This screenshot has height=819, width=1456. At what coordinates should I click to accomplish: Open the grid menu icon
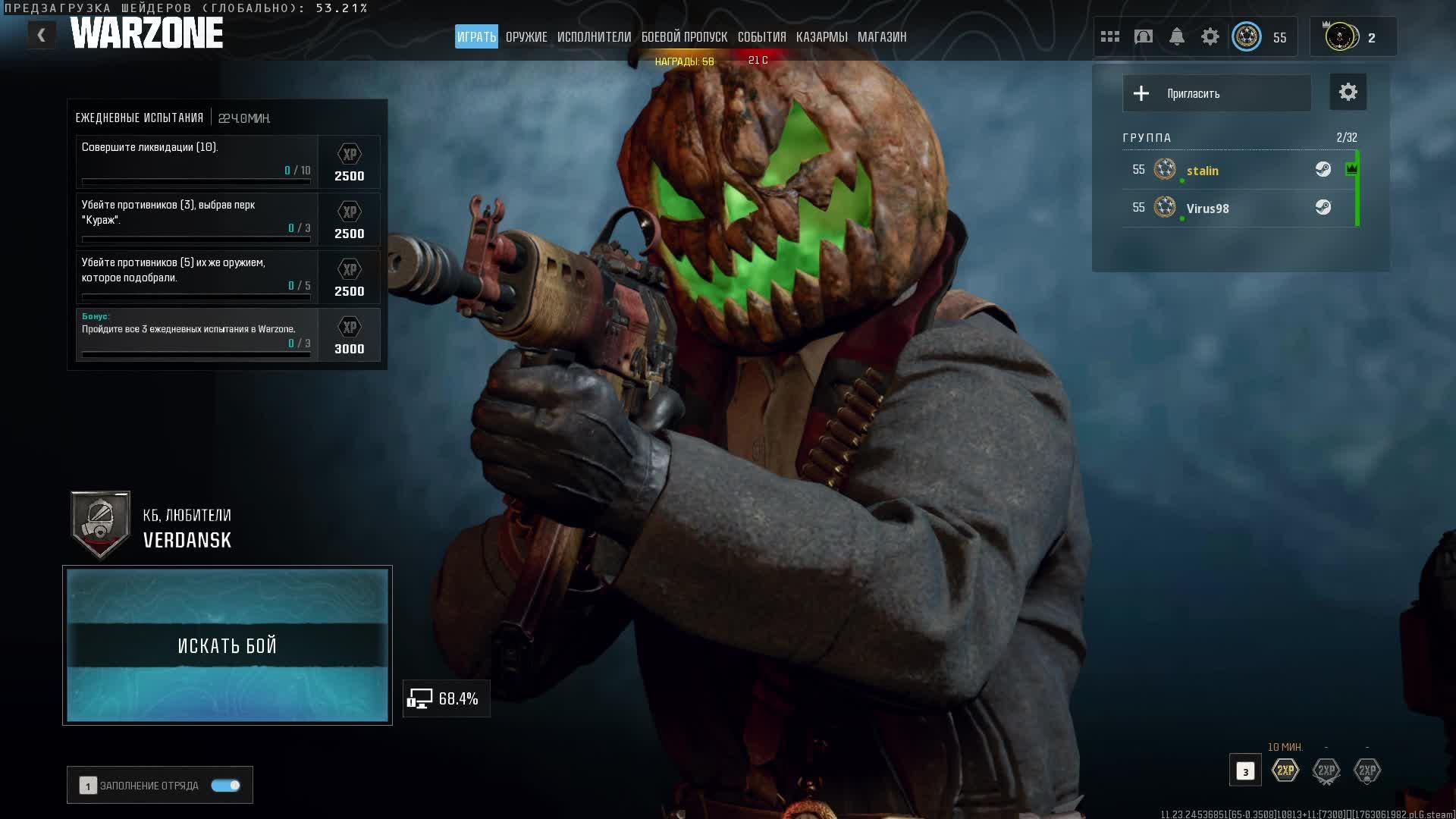pos(1109,36)
